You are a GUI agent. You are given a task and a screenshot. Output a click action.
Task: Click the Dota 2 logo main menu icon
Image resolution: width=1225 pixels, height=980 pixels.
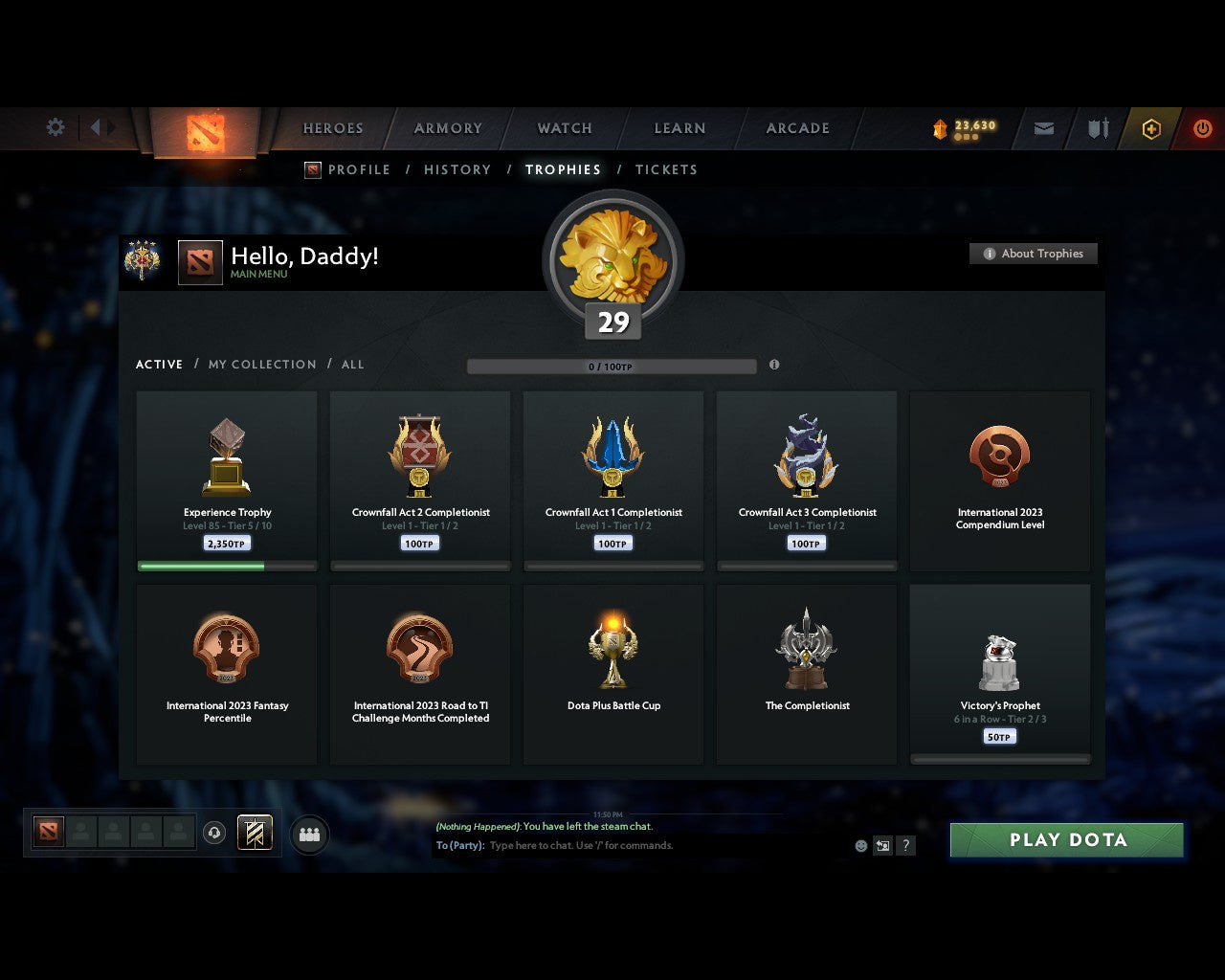pyautogui.click(x=206, y=129)
